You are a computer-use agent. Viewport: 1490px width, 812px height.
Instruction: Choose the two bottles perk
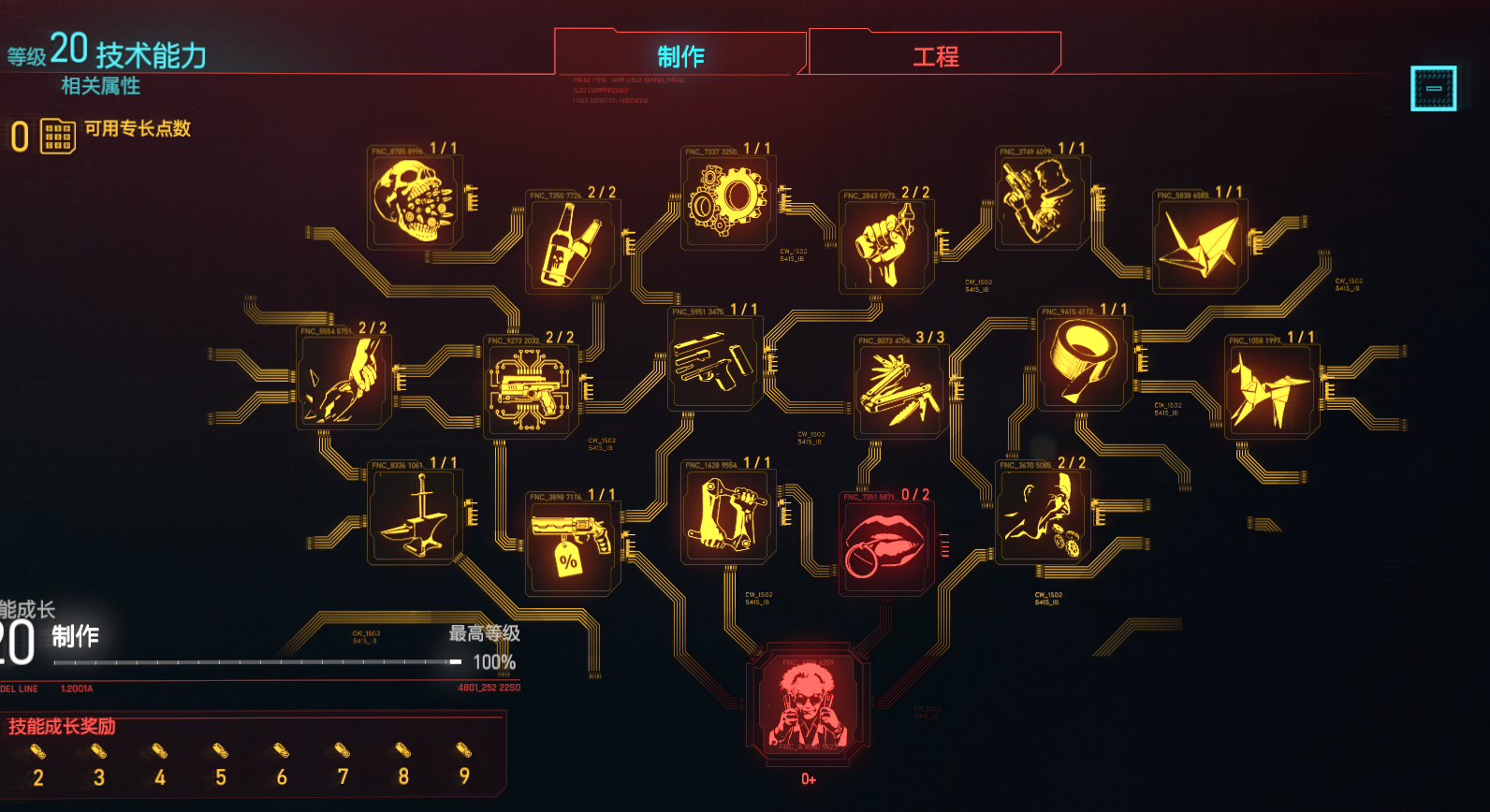click(571, 245)
